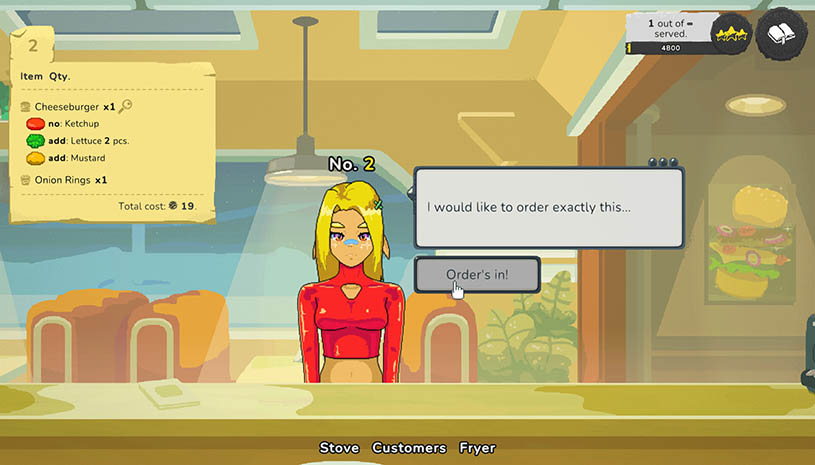Screen dimensions: 815x465
Task: Open the recipe book icon
Action: coord(782,34)
